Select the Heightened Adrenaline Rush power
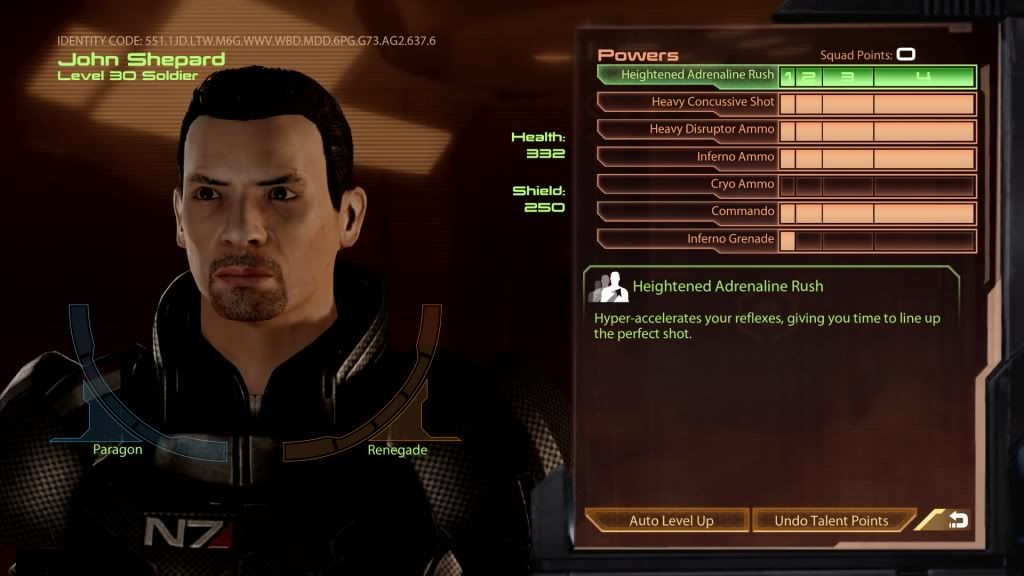 pyautogui.click(x=688, y=75)
